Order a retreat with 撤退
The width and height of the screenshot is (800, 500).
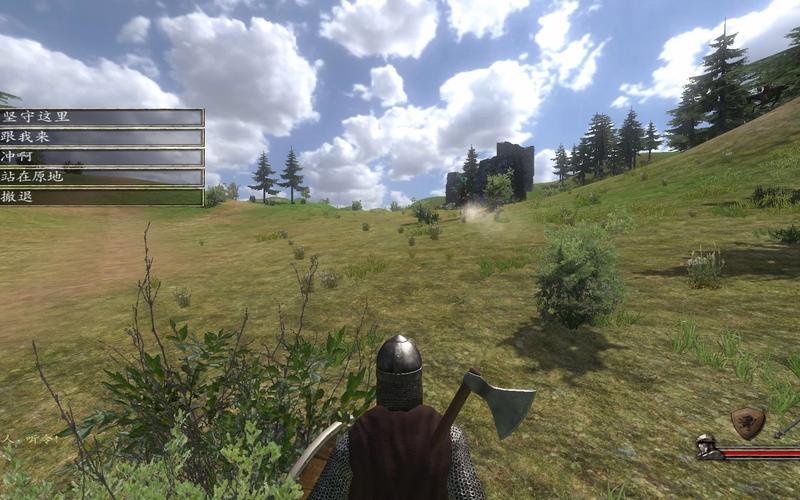101,197
